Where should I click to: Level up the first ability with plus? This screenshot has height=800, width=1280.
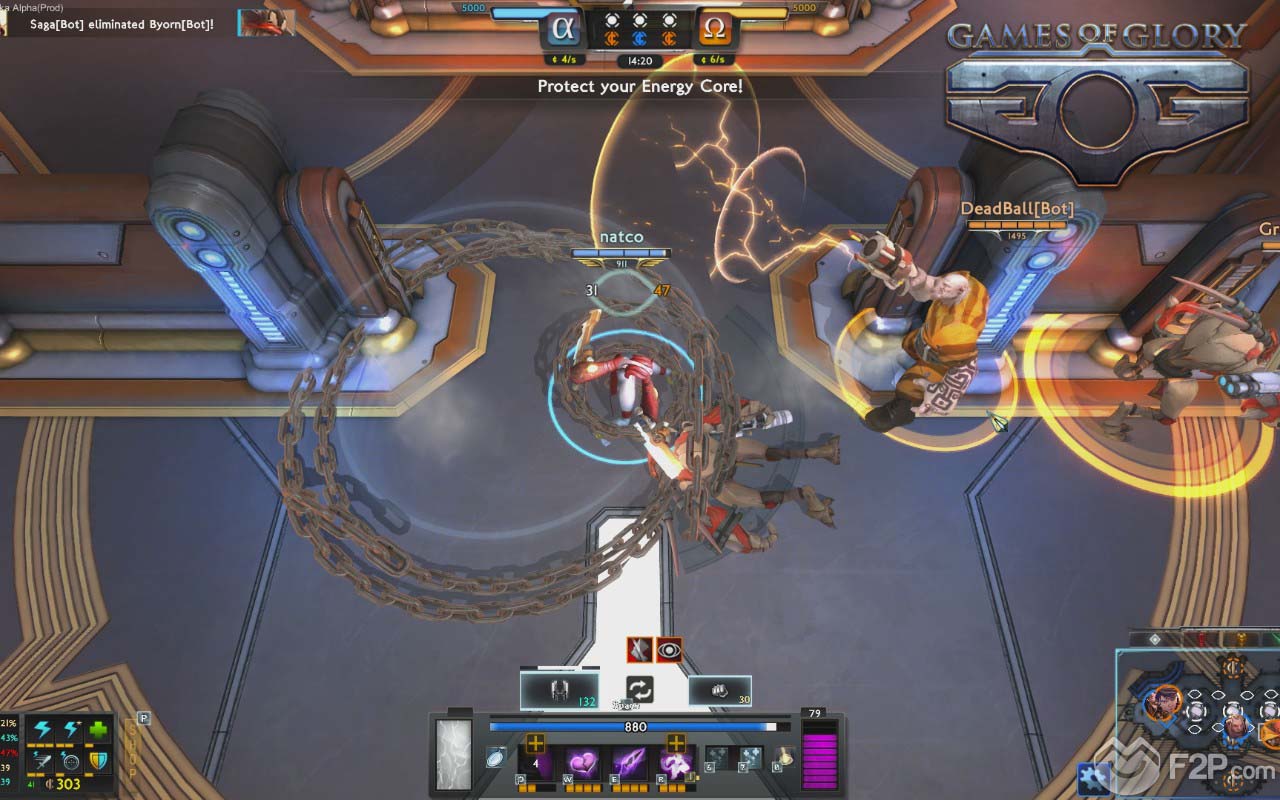pyautogui.click(x=536, y=743)
